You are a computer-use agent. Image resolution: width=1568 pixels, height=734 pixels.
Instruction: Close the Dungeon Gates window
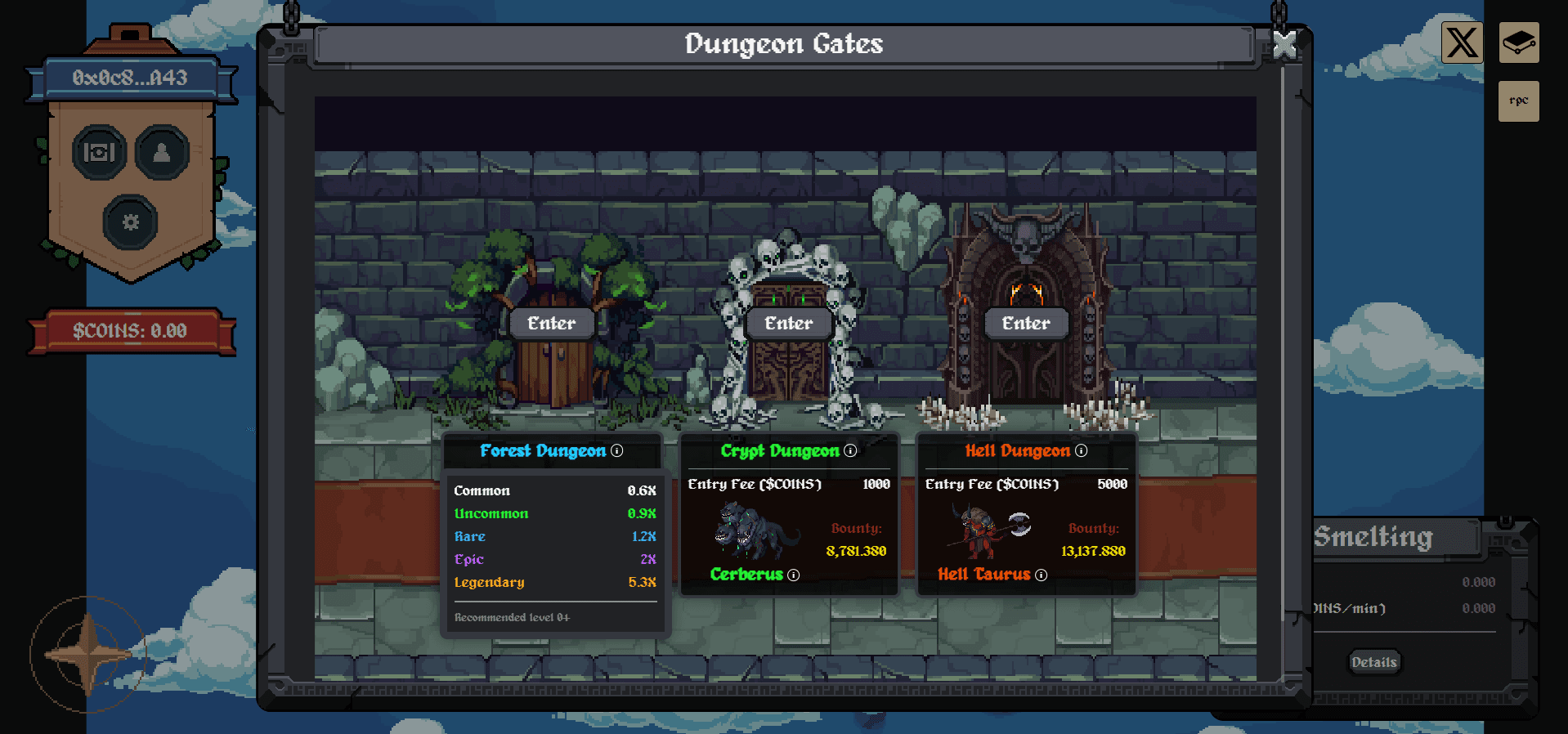click(x=1284, y=47)
